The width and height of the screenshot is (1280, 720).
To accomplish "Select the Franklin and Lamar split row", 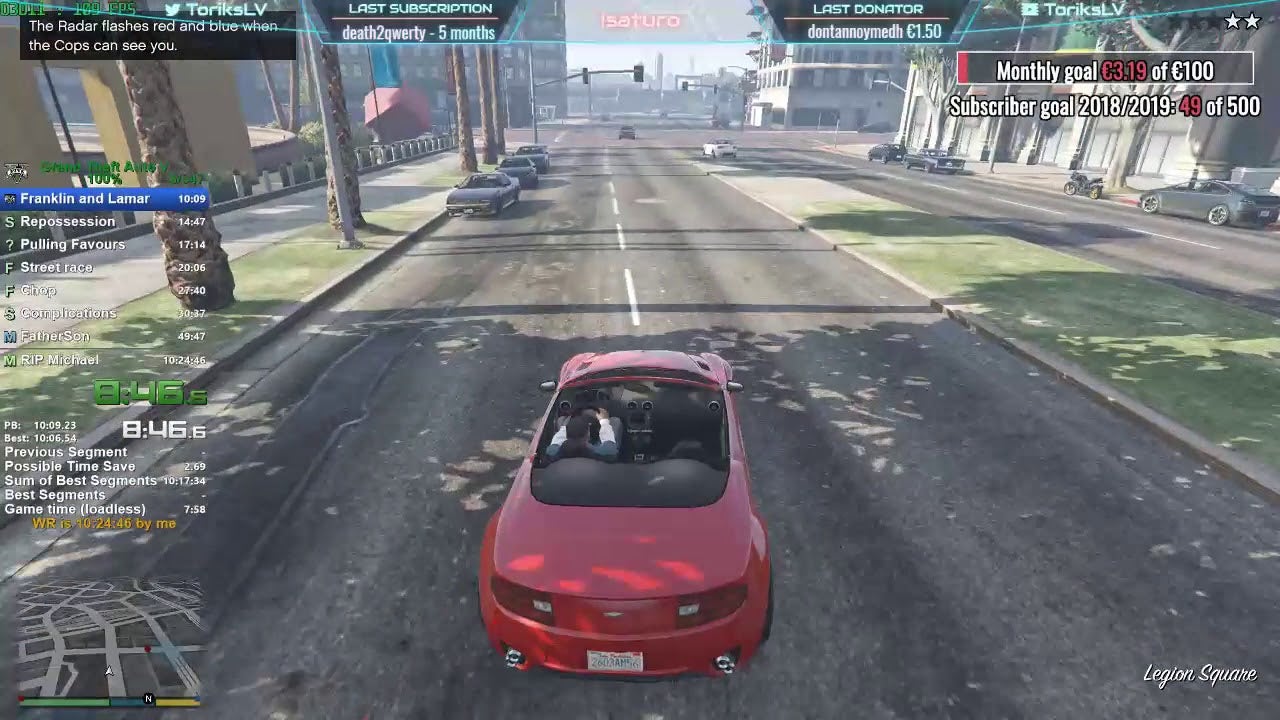I will point(105,199).
